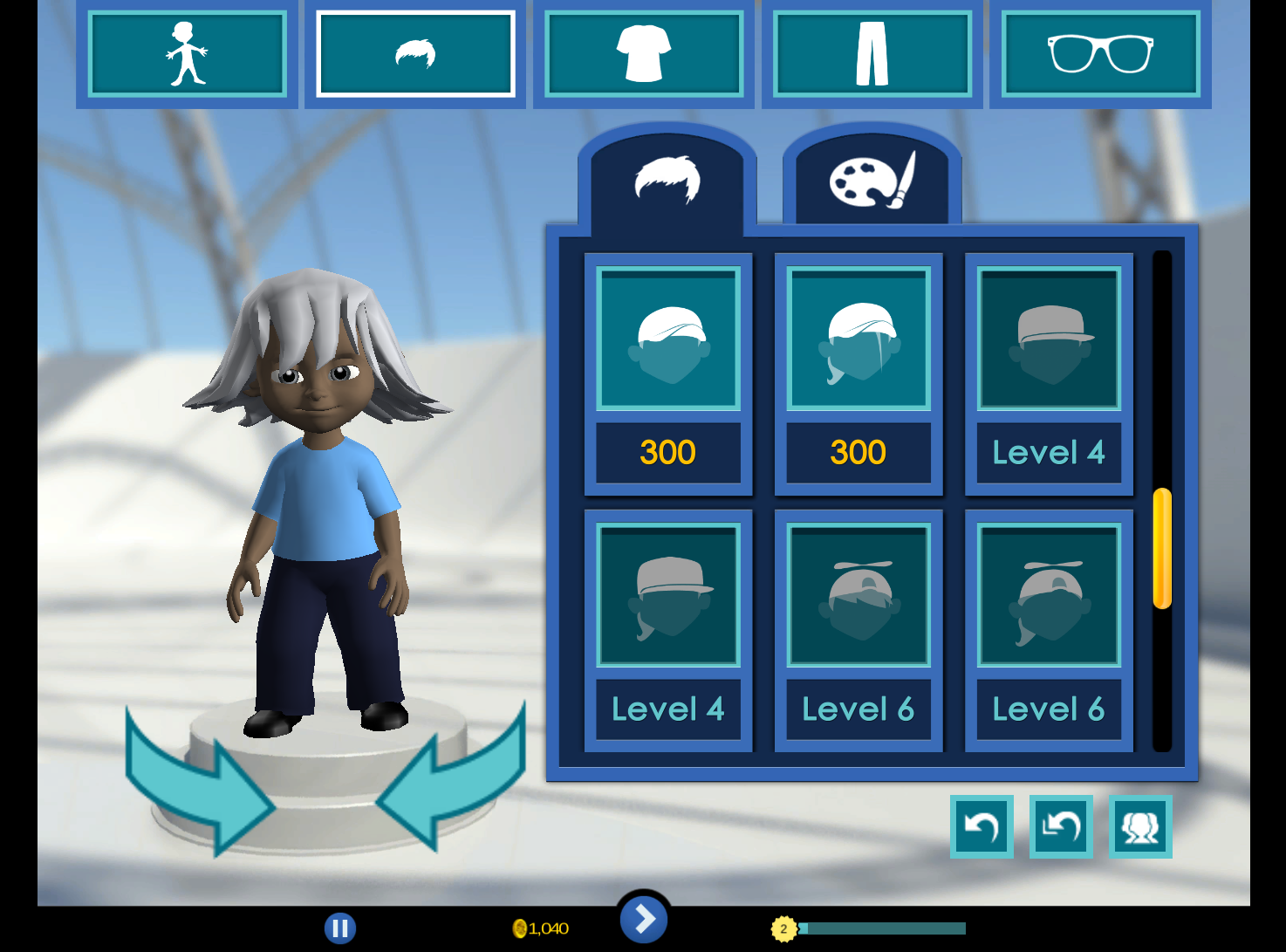Switch to the glasses category tab

point(1100,54)
